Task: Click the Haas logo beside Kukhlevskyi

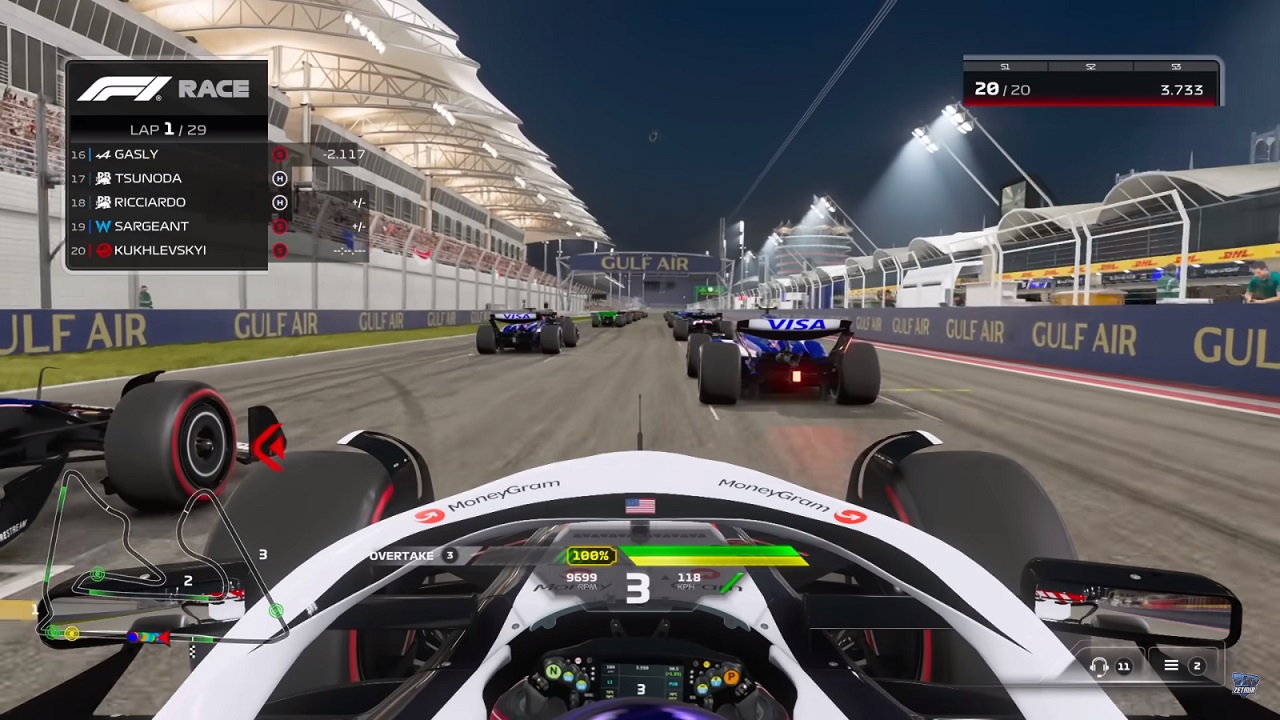Action: (102, 250)
